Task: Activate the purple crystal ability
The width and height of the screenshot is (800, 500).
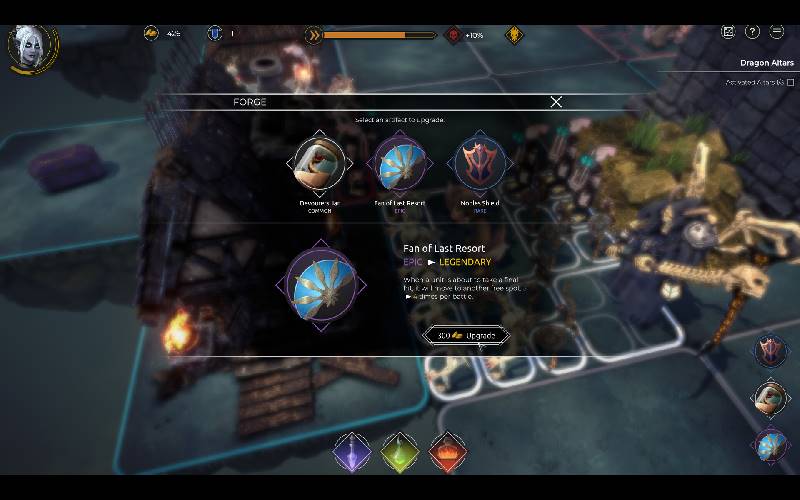Action: click(x=352, y=452)
